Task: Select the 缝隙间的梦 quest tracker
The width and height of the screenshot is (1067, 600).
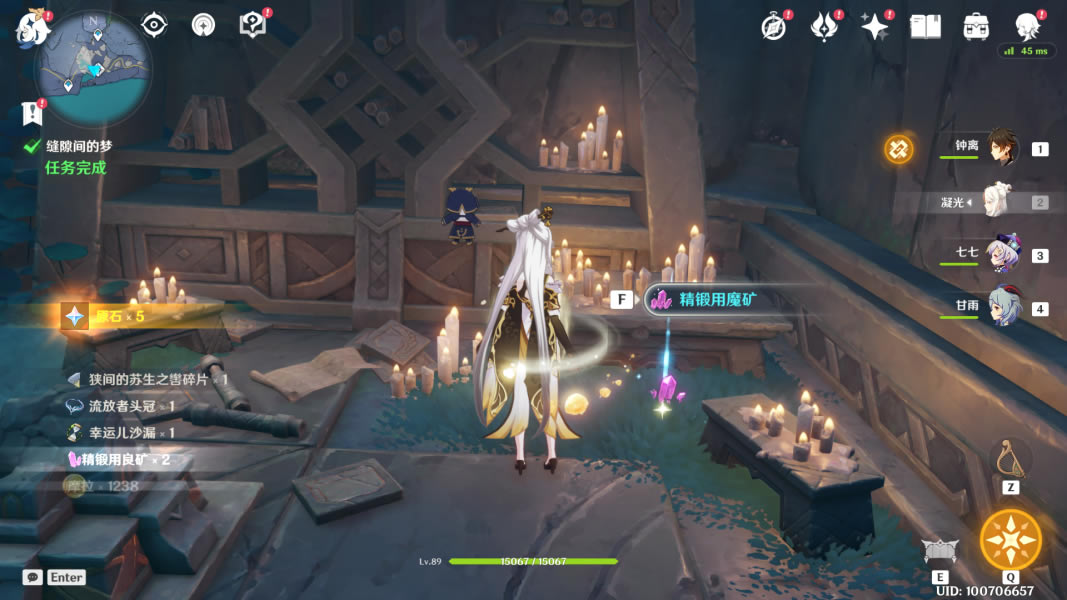Action: (x=78, y=146)
